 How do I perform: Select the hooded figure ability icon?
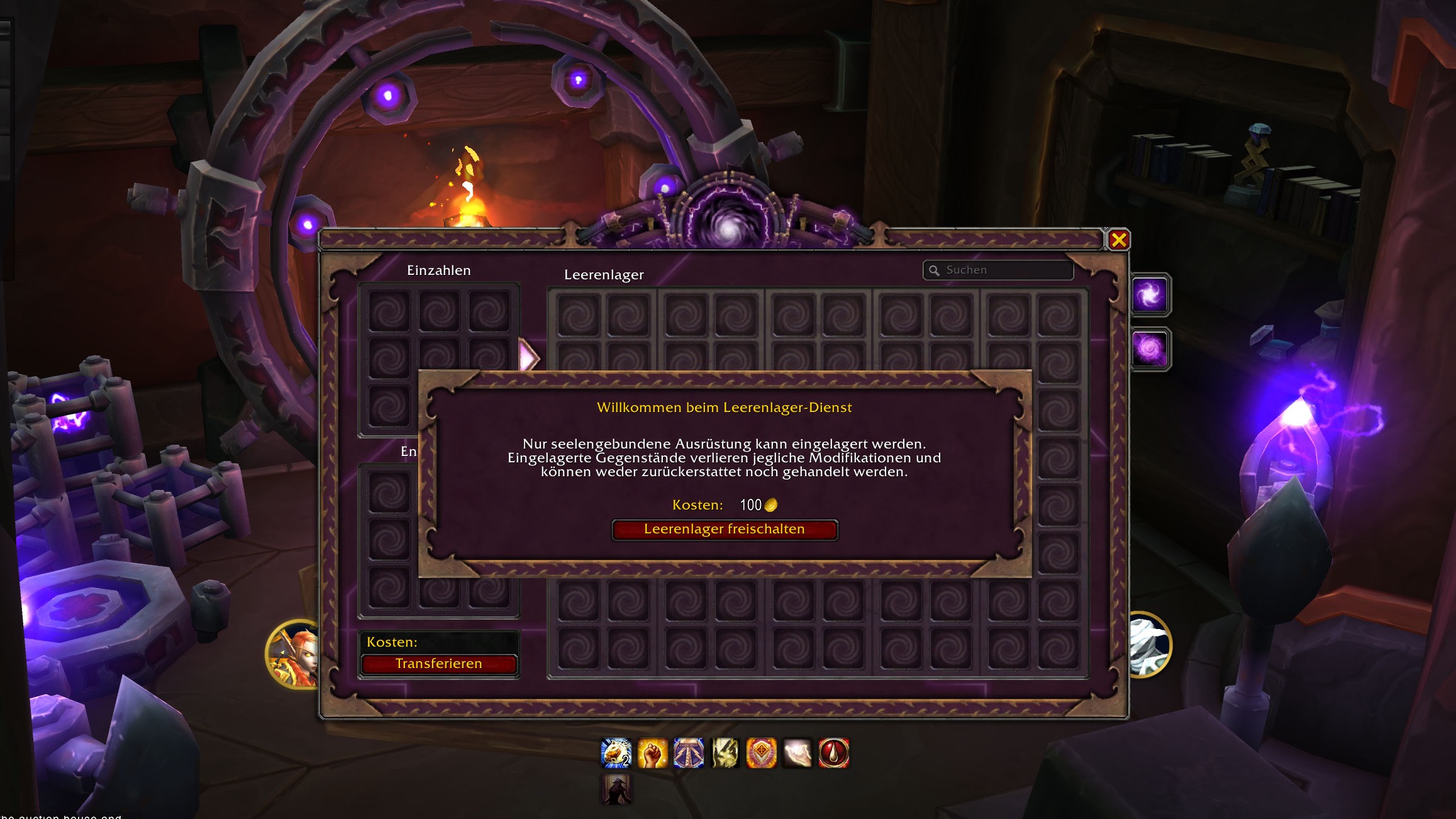pyautogui.click(x=616, y=789)
